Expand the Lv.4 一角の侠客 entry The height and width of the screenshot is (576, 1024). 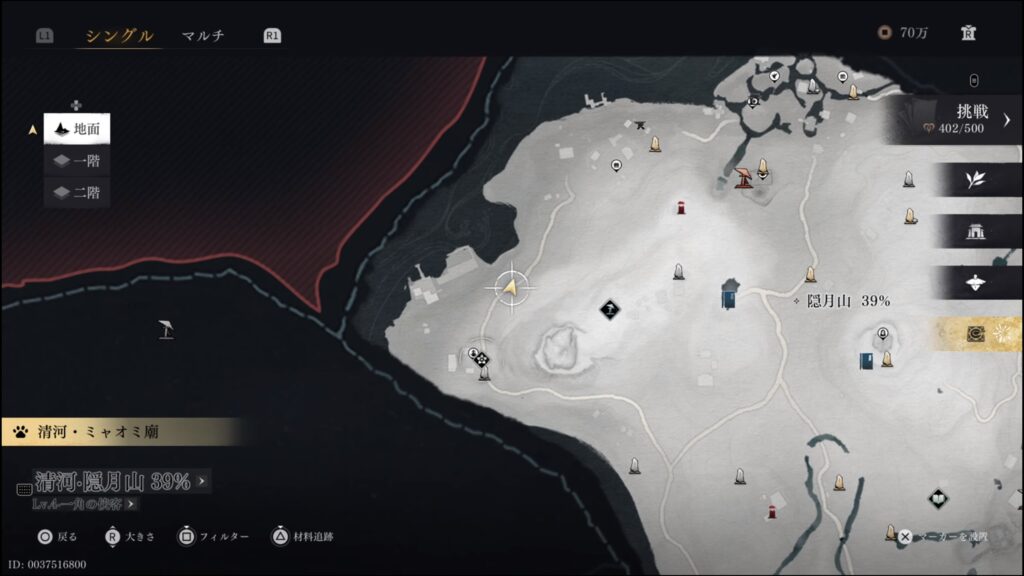coord(85,504)
